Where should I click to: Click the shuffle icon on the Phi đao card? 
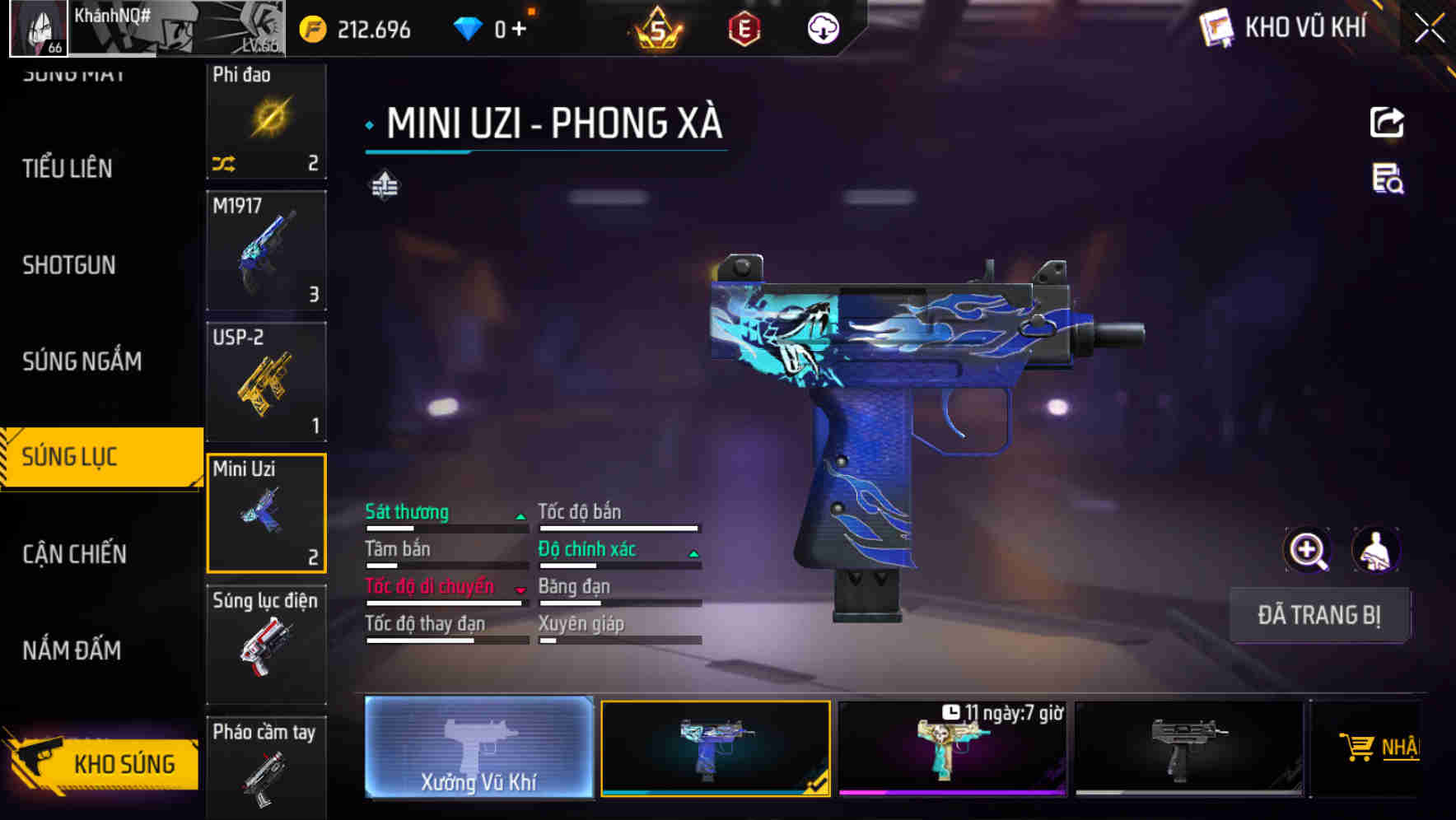pyautogui.click(x=222, y=162)
